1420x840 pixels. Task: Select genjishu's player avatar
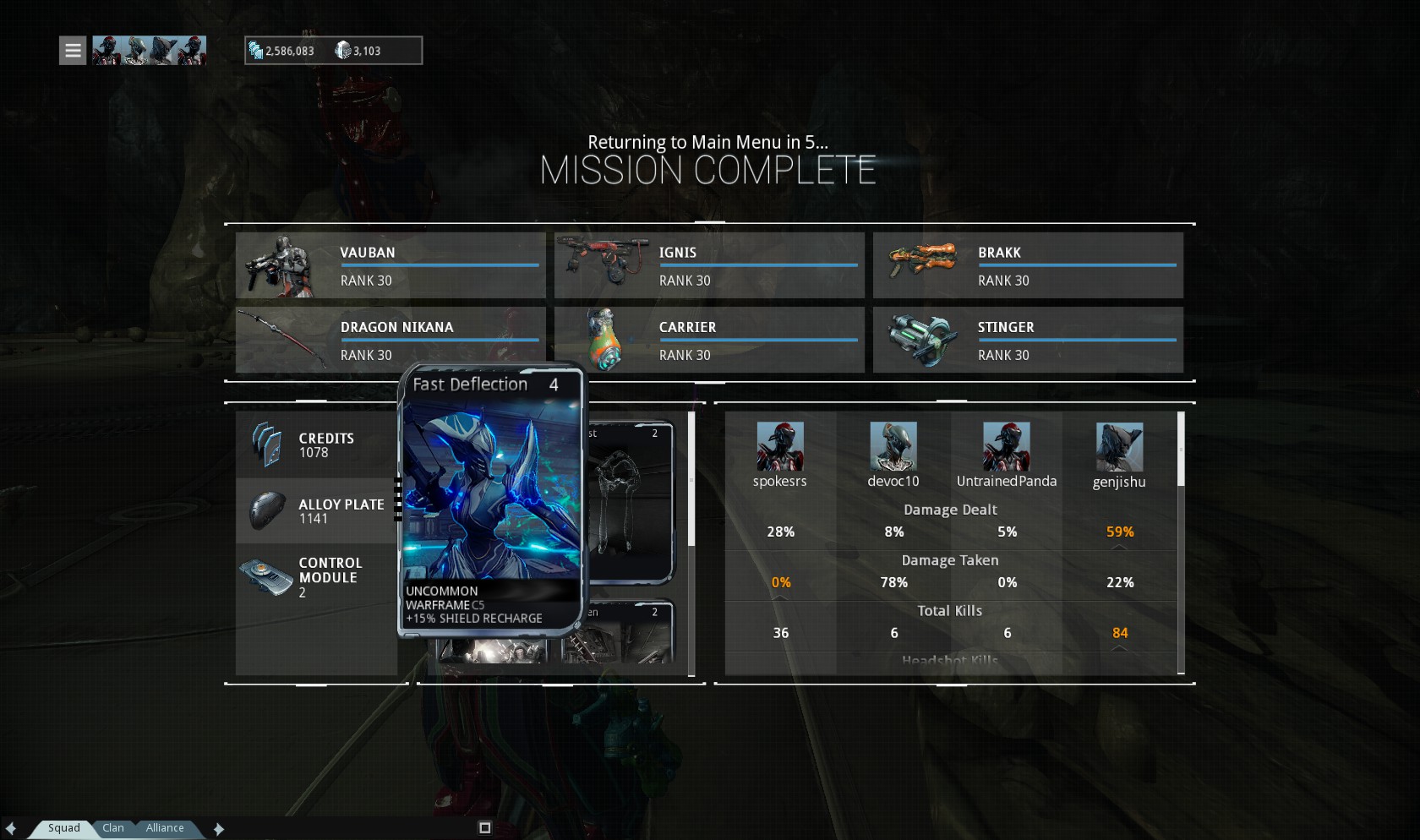[x=1119, y=447]
